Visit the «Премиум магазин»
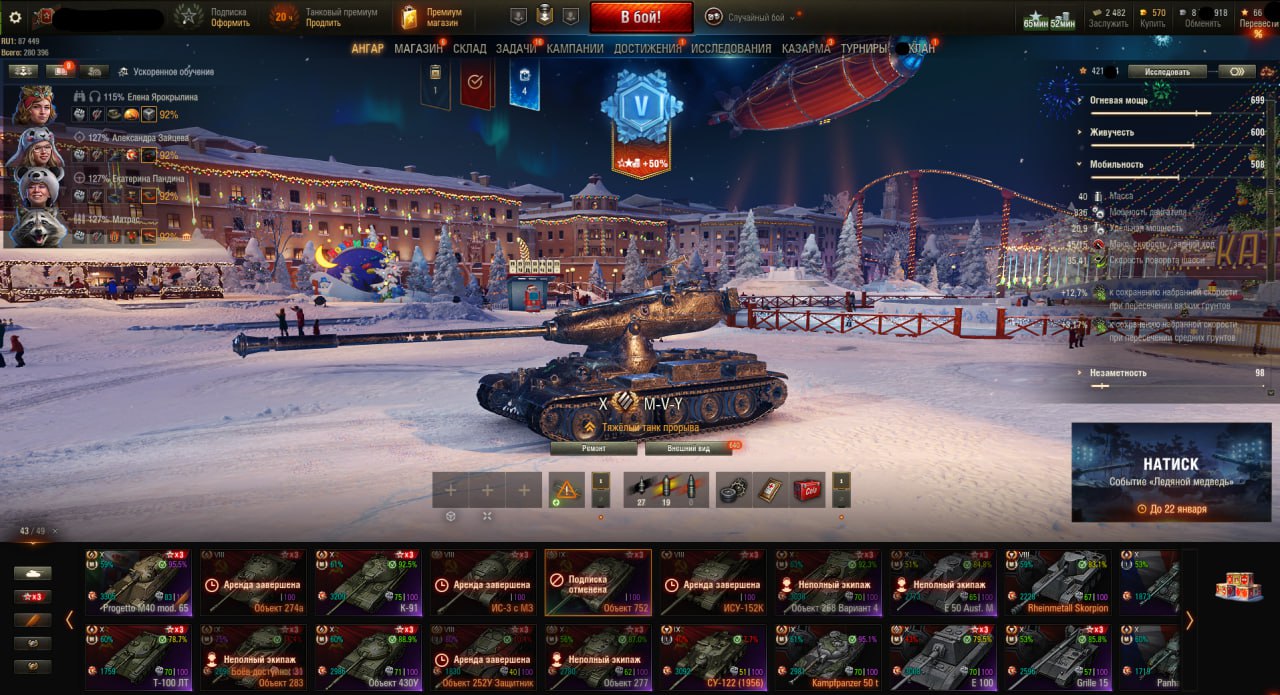The height and width of the screenshot is (695, 1280). 432,17
